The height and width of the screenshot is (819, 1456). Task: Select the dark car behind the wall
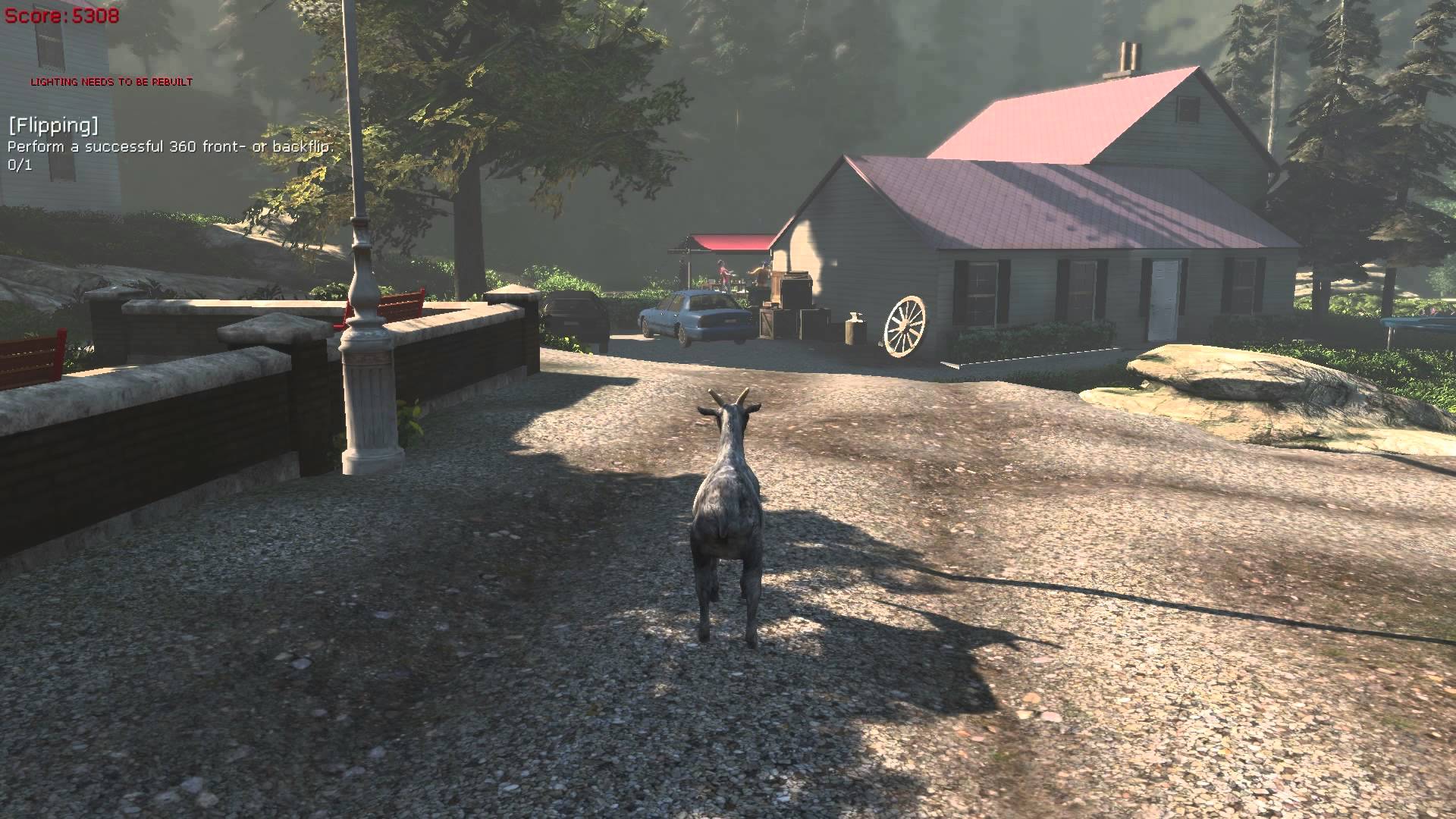573,311
